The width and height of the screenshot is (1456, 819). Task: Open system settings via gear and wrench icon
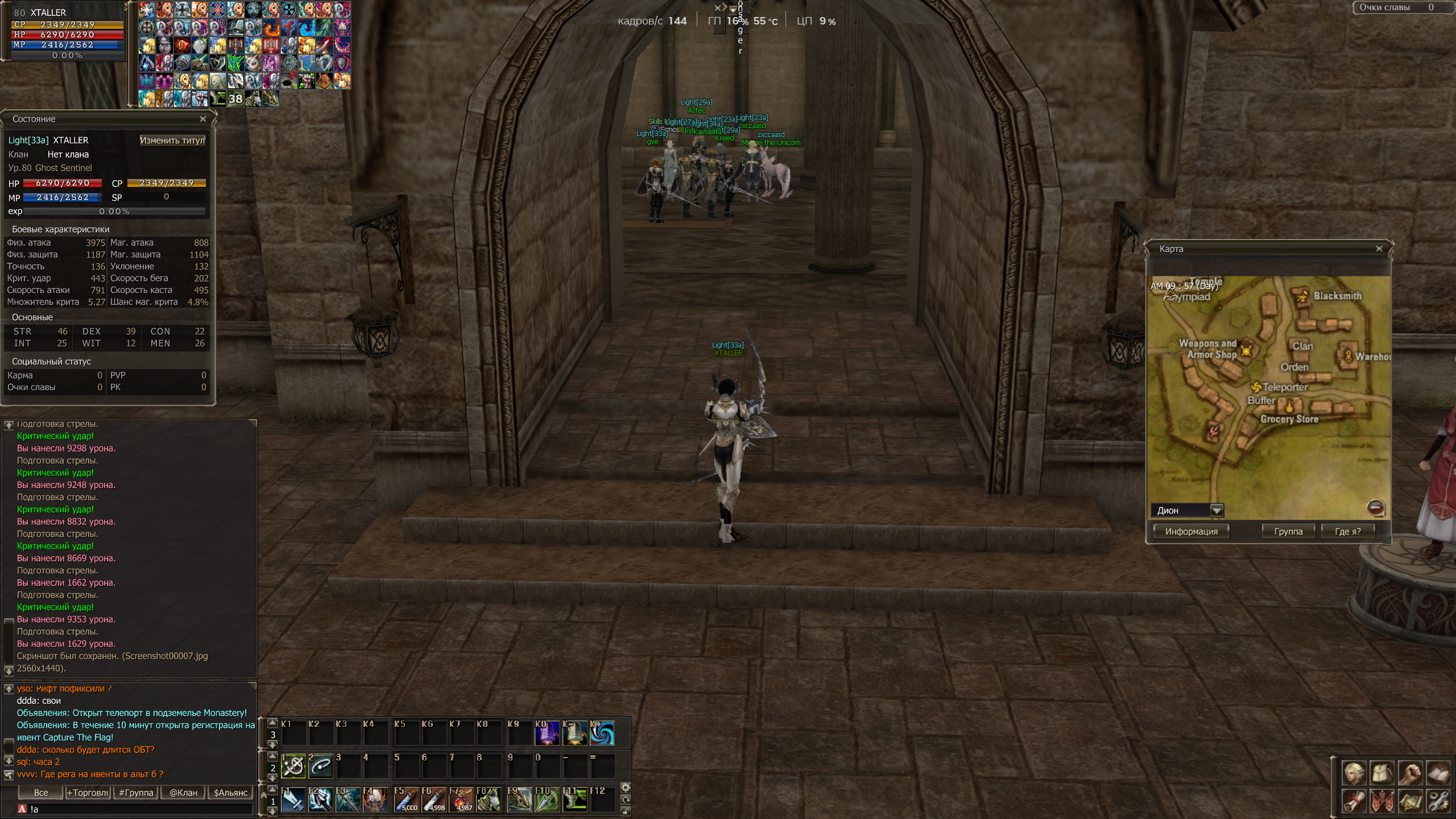coord(1438,802)
